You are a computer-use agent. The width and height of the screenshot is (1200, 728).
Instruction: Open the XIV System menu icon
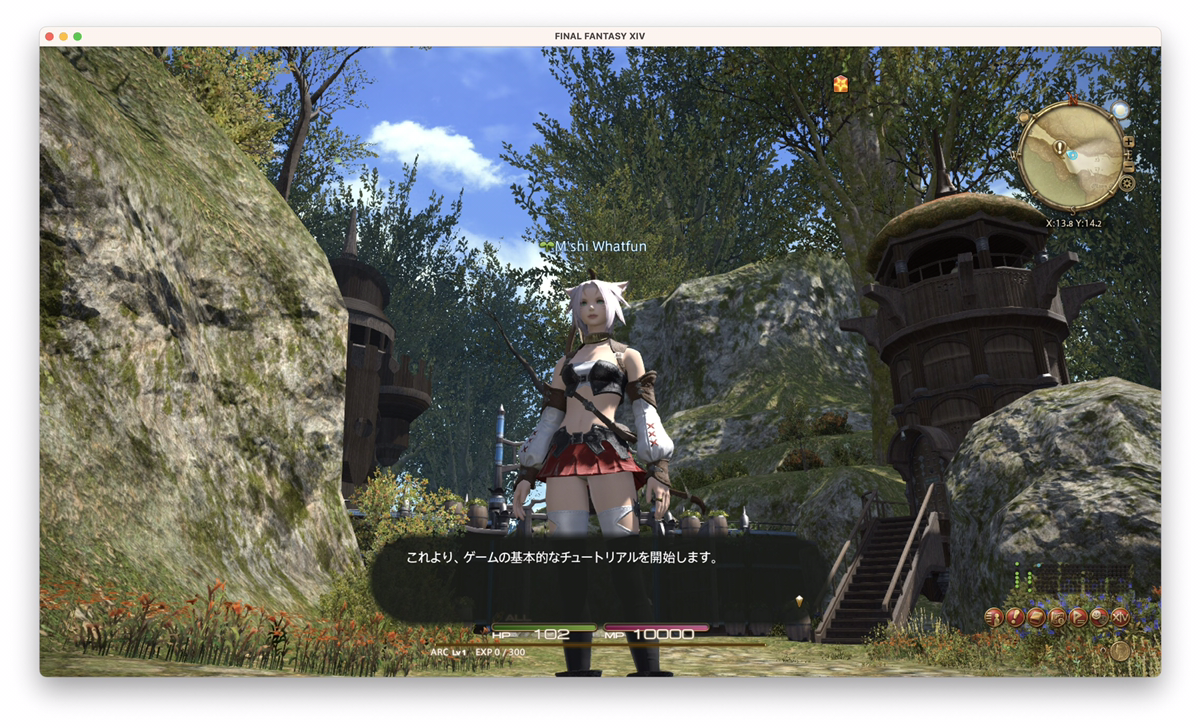1120,617
